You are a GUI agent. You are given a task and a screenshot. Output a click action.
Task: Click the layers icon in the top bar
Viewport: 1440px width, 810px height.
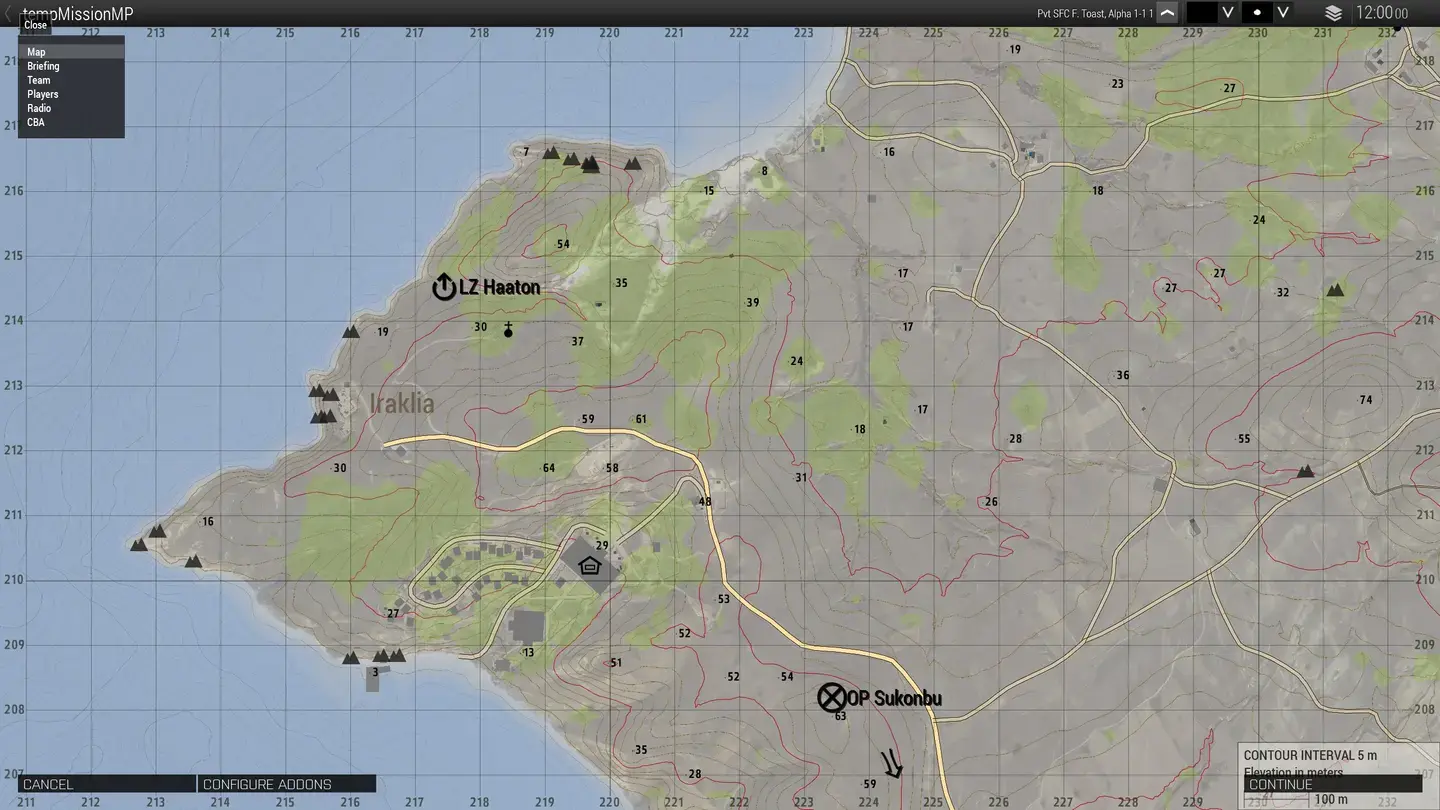pos(1334,13)
